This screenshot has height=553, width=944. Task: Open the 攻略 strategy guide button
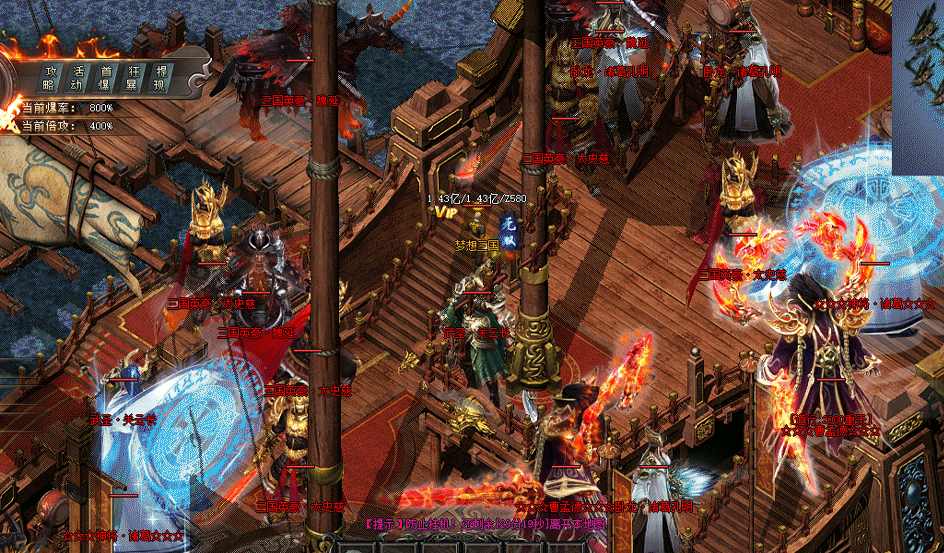(49, 78)
